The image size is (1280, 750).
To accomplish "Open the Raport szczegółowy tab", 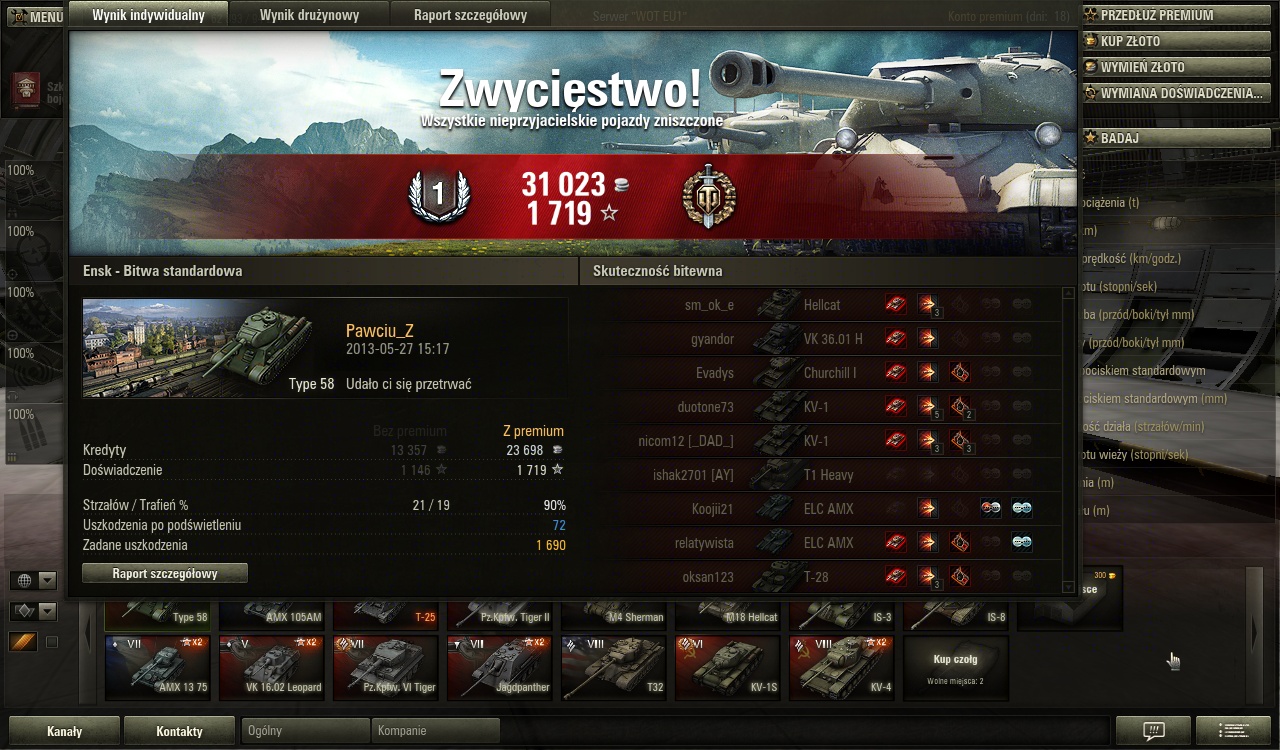I will click(468, 15).
